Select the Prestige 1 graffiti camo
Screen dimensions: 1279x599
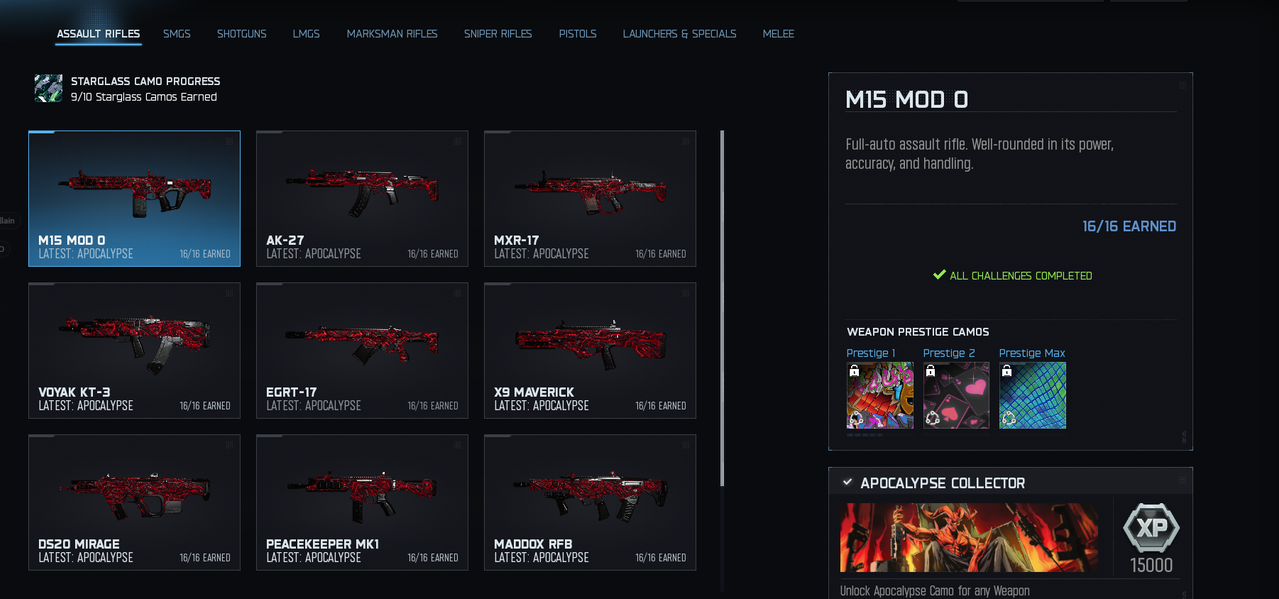(880, 395)
